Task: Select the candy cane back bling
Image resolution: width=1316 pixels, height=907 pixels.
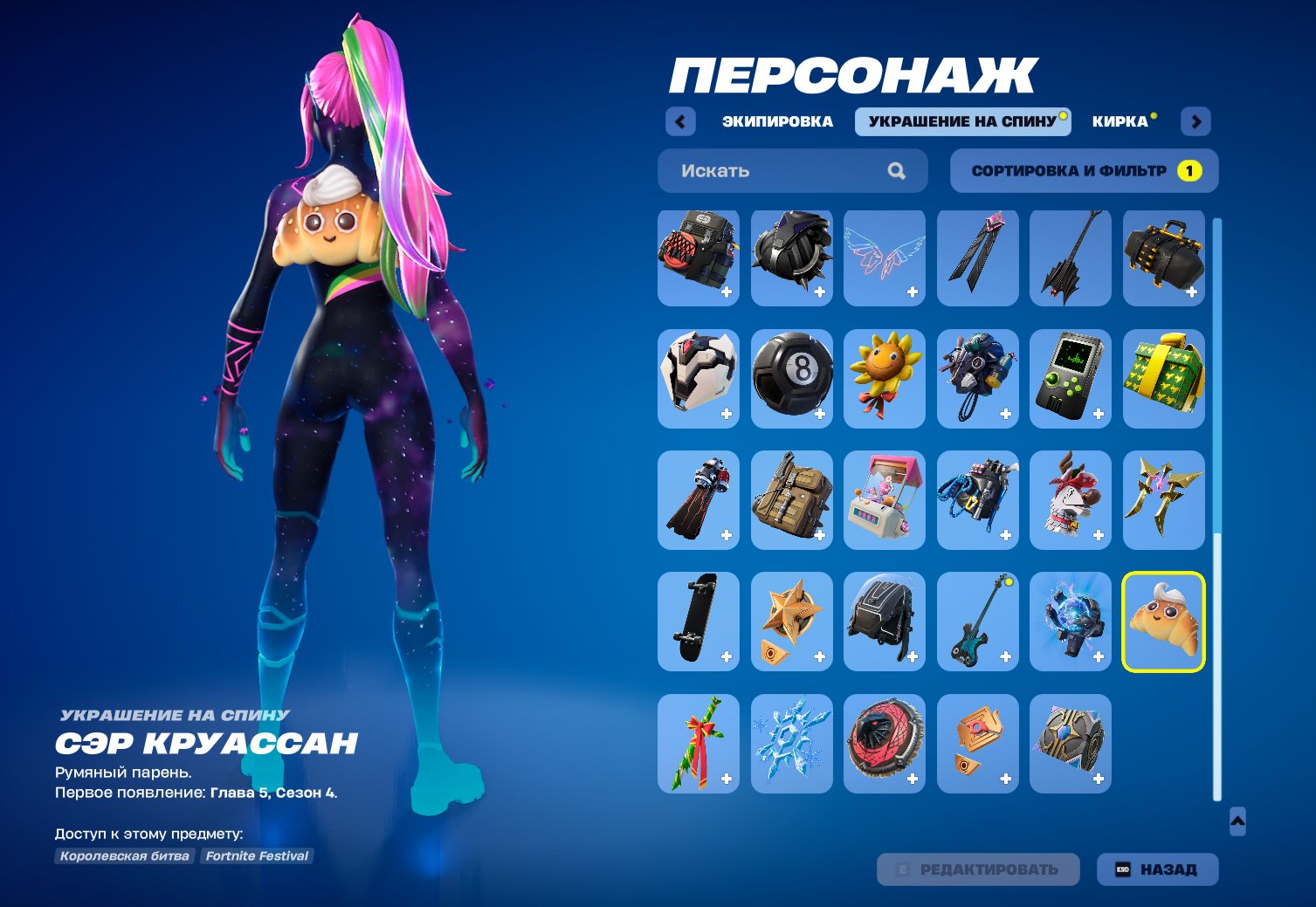Action: pyautogui.click(x=698, y=743)
